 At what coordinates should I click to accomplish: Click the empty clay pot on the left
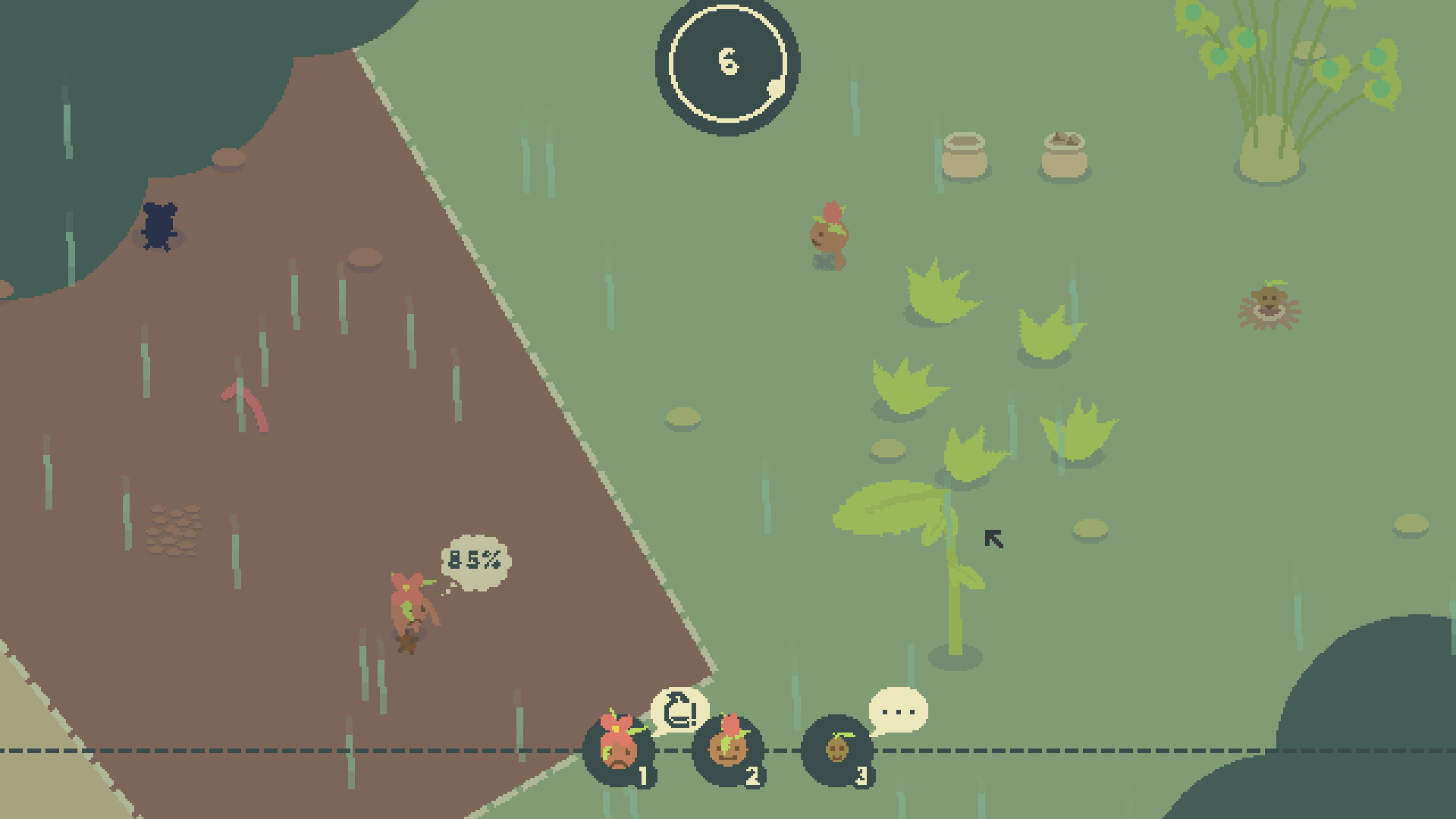click(x=965, y=155)
